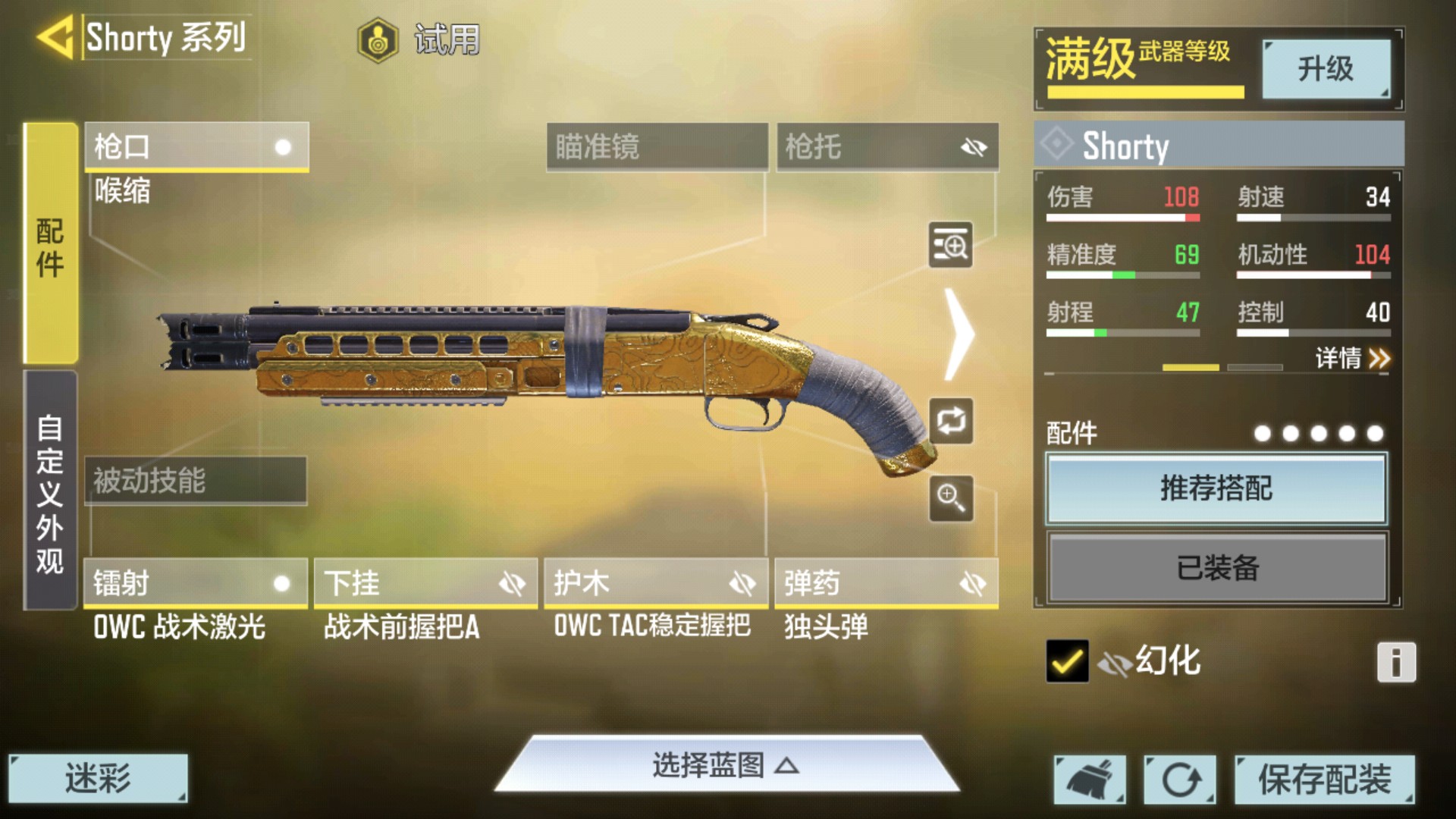Open the 瞄准镜 optic slot
The width and height of the screenshot is (1456, 819).
pos(657,146)
